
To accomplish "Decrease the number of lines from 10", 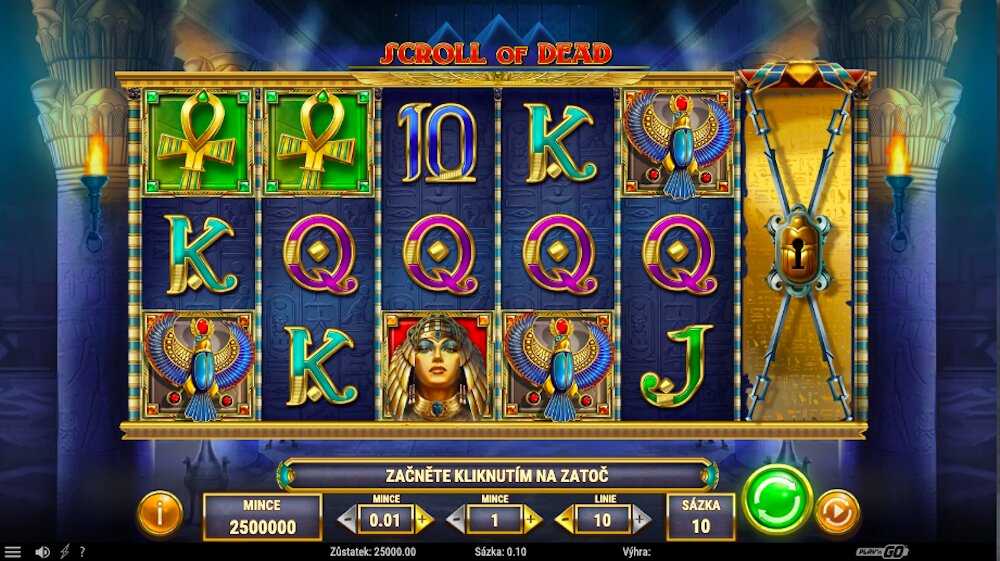I will (564, 519).
